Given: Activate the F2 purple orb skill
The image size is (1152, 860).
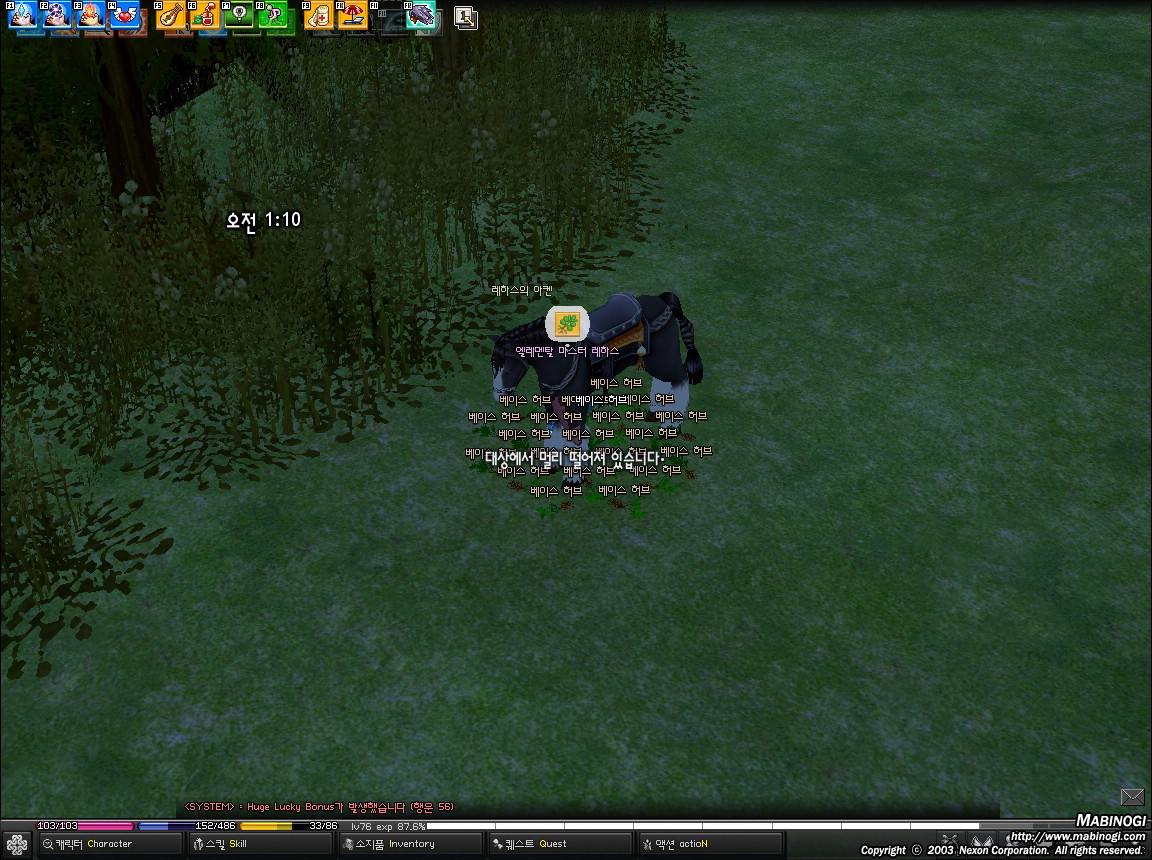Looking at the screenshot, I should click(x=55, y=15).
